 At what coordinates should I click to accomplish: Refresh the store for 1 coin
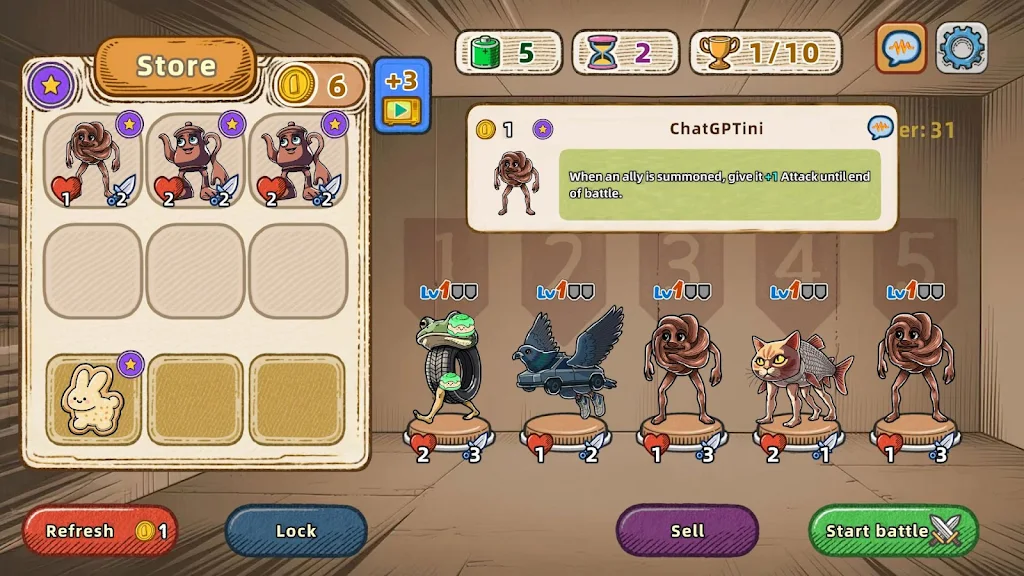tap(97, 531)
